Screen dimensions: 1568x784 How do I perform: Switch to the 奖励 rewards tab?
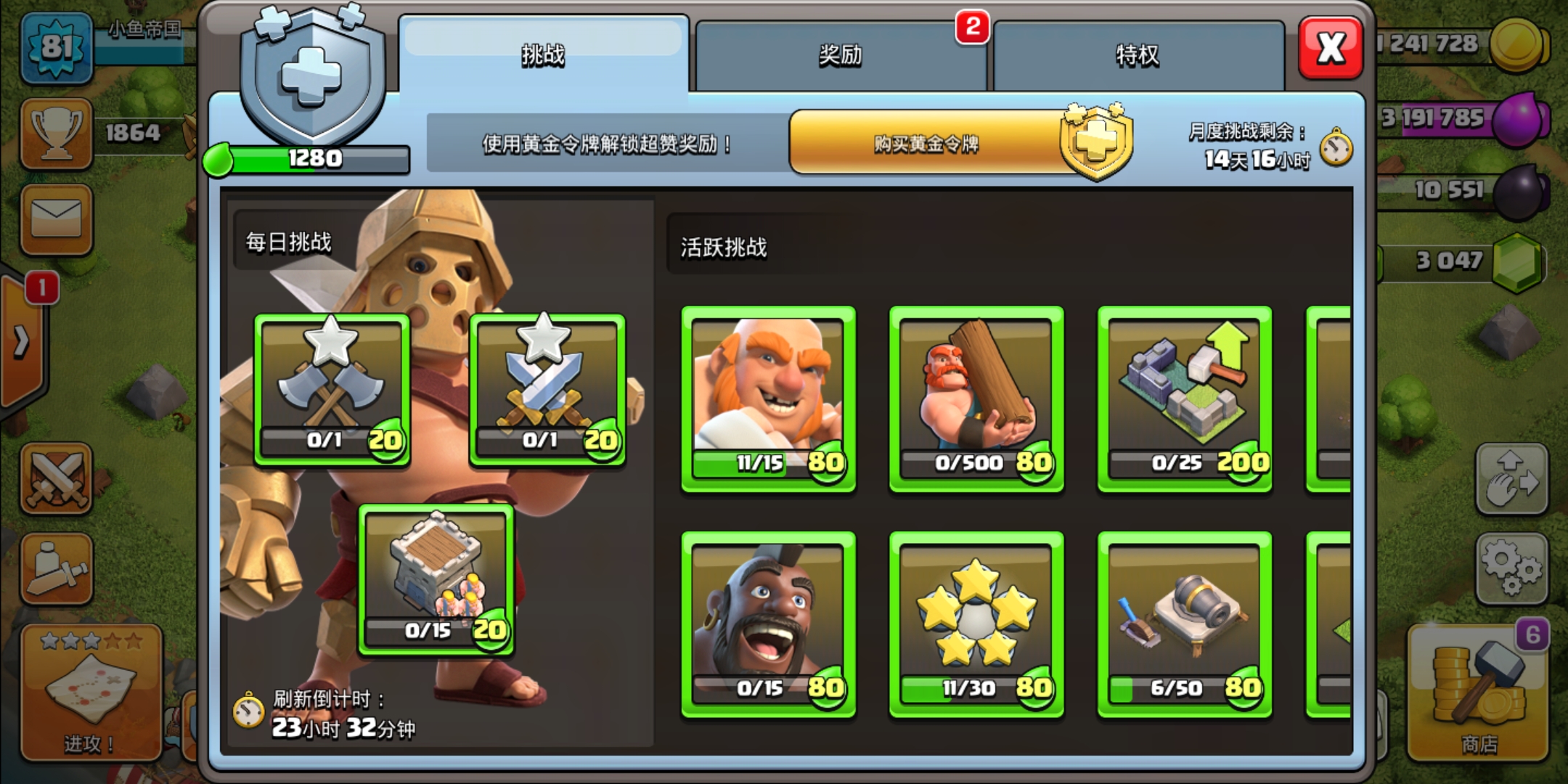tap(841, 56)
